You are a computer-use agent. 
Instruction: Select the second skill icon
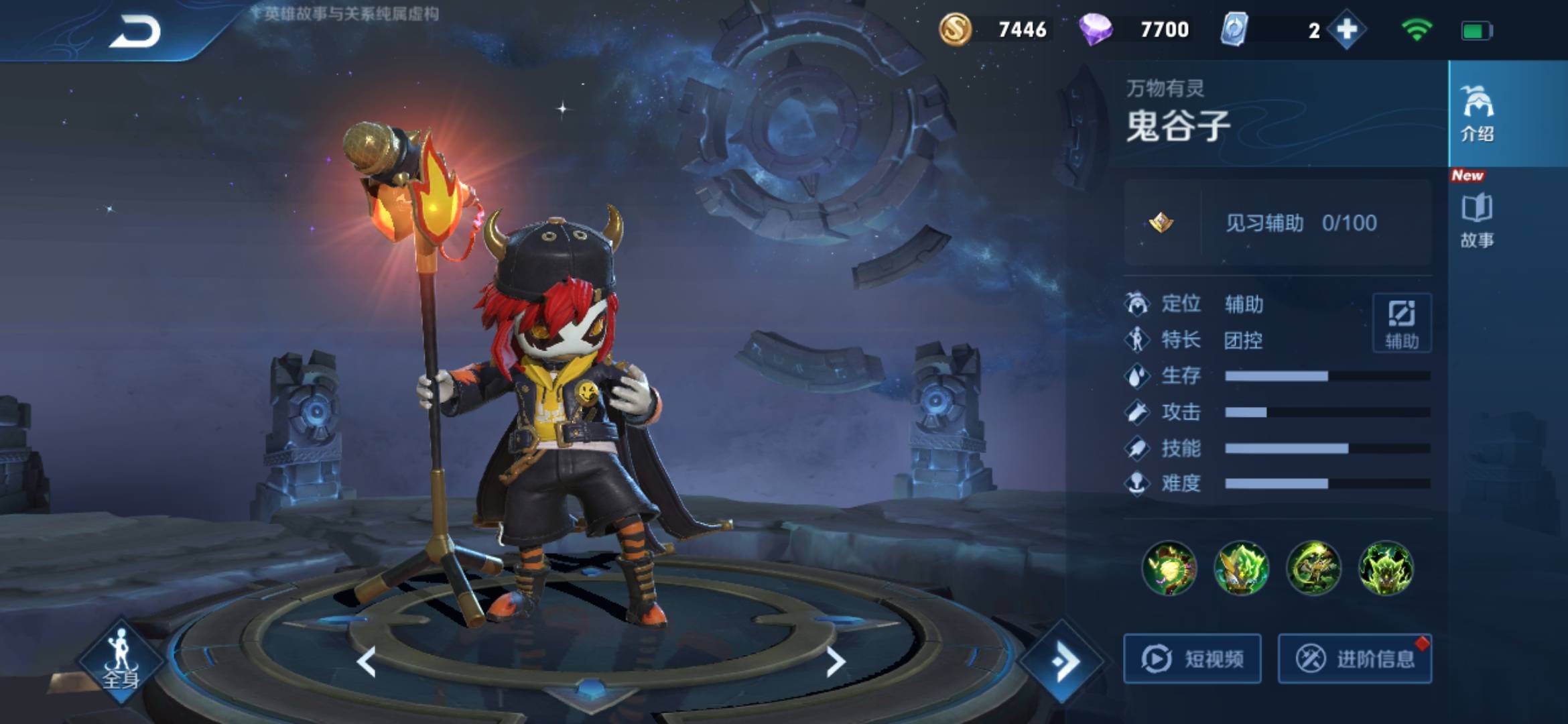tap(1241, 568)
